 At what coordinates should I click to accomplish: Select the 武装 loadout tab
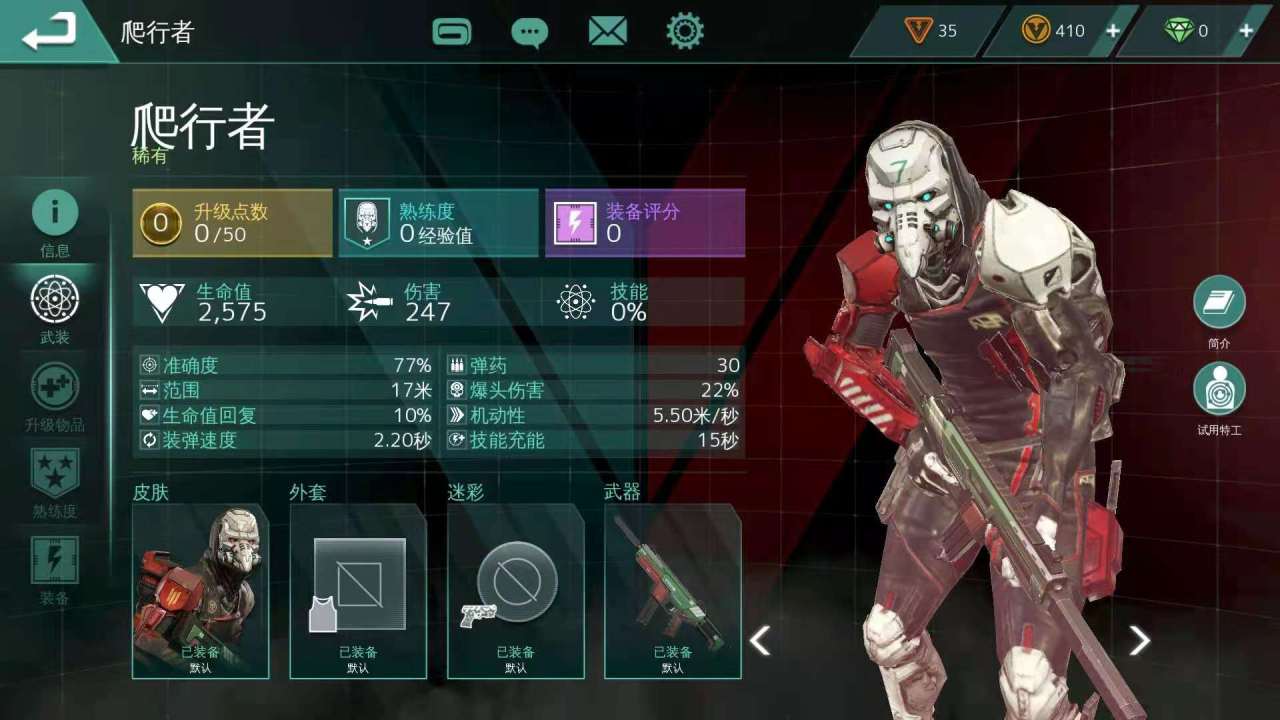55,309
